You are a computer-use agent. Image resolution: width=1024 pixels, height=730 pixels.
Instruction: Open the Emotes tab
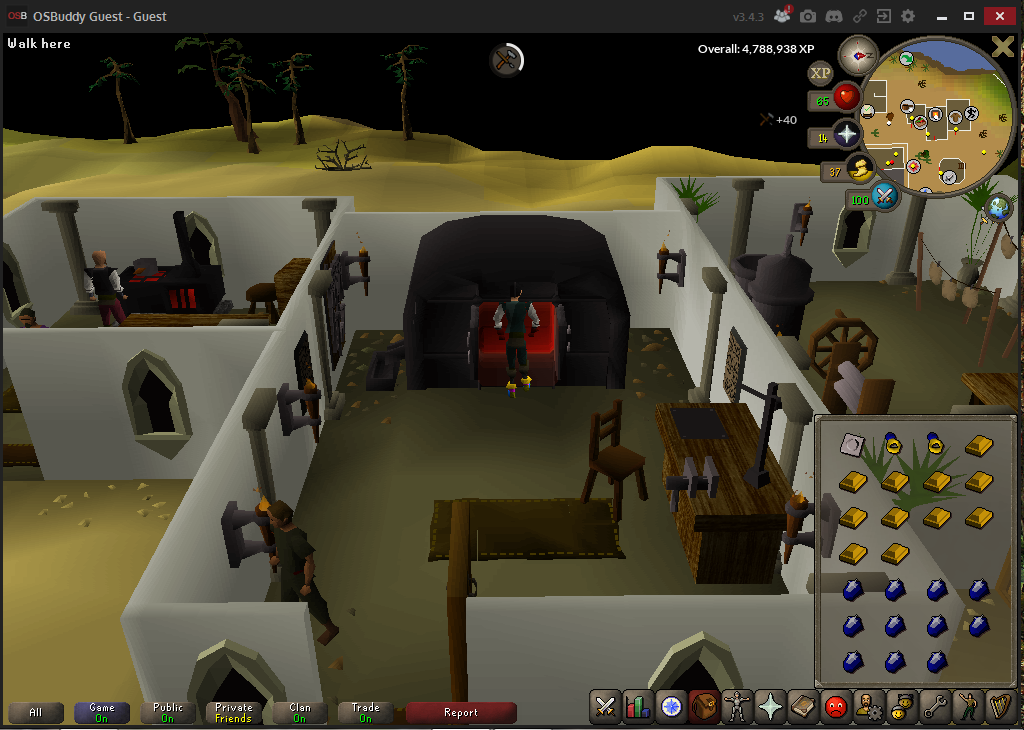tap(968, 707)
